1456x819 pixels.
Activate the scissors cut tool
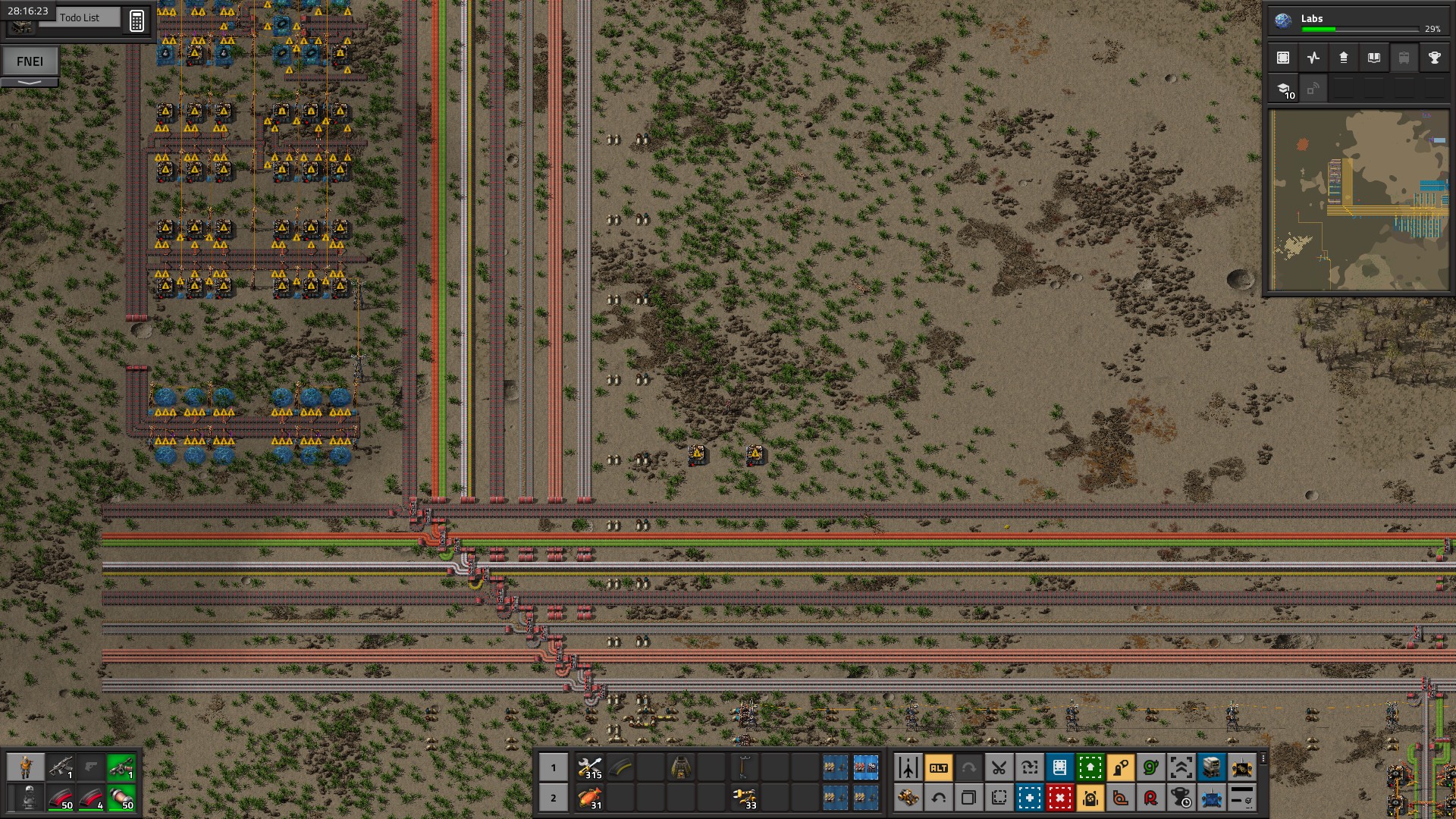(999, 767)
